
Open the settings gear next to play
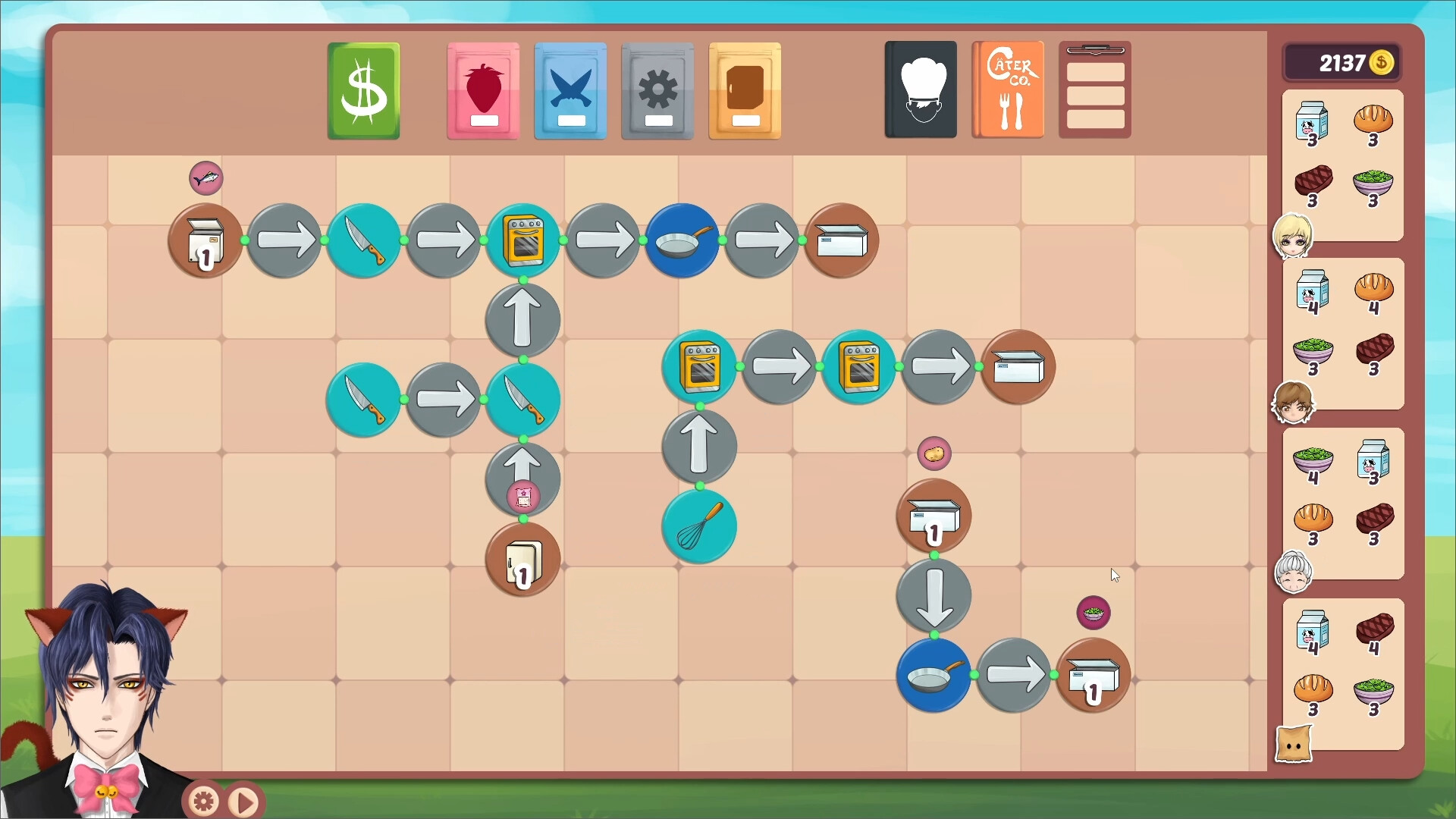[x=202, y=800]
